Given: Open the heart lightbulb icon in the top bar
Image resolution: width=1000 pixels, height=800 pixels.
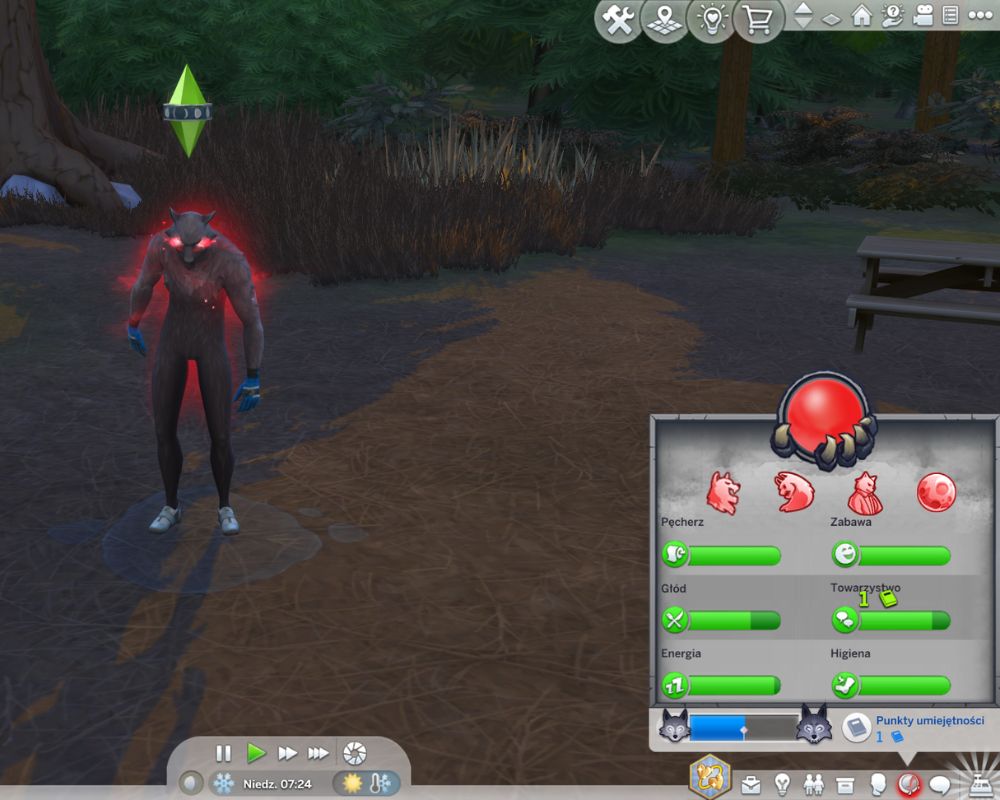Looking at the screenshot, I should (x=711, y=22).
